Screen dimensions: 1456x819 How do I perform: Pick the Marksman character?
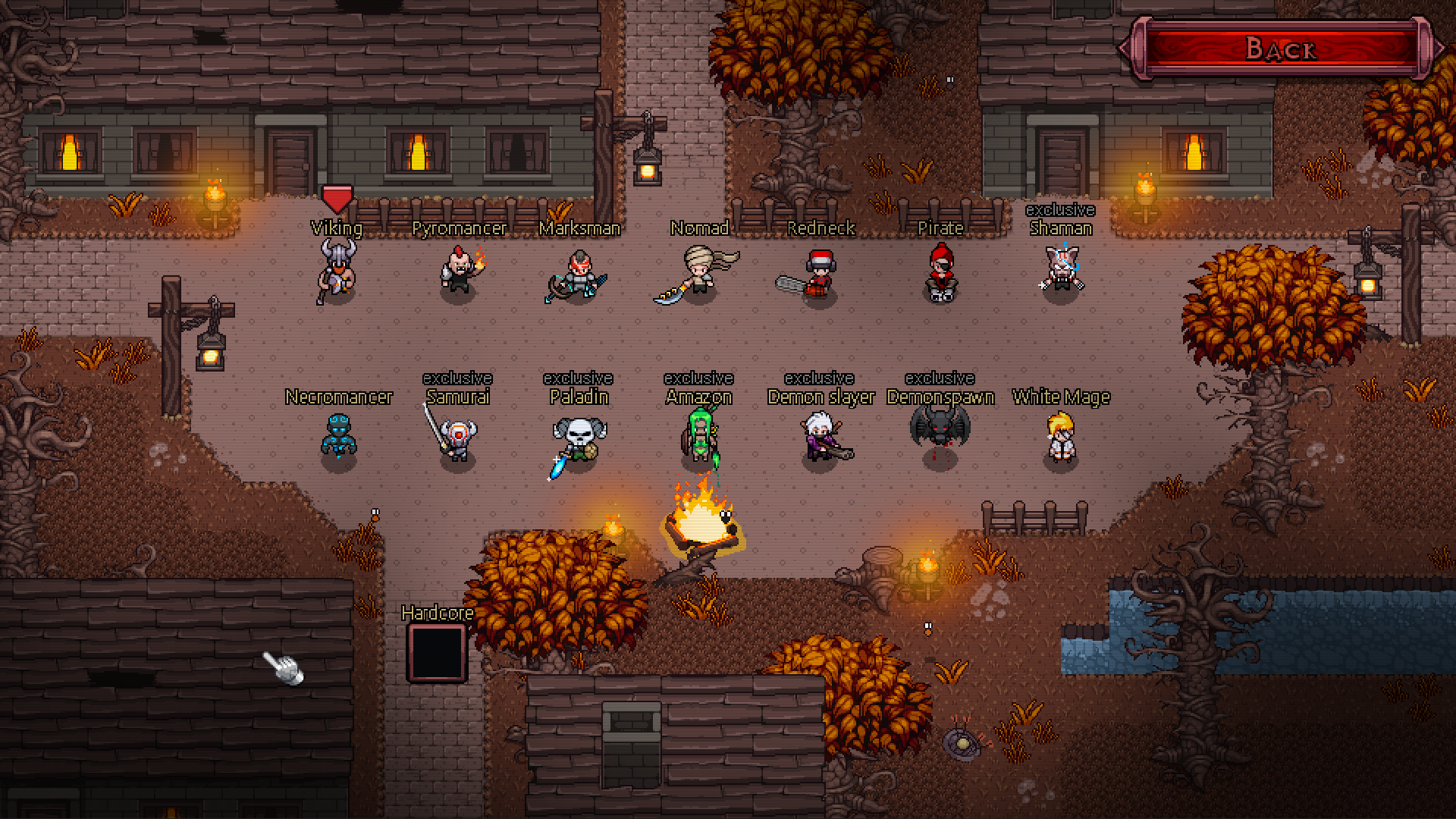pyautogui.click(x=579, y=275)
